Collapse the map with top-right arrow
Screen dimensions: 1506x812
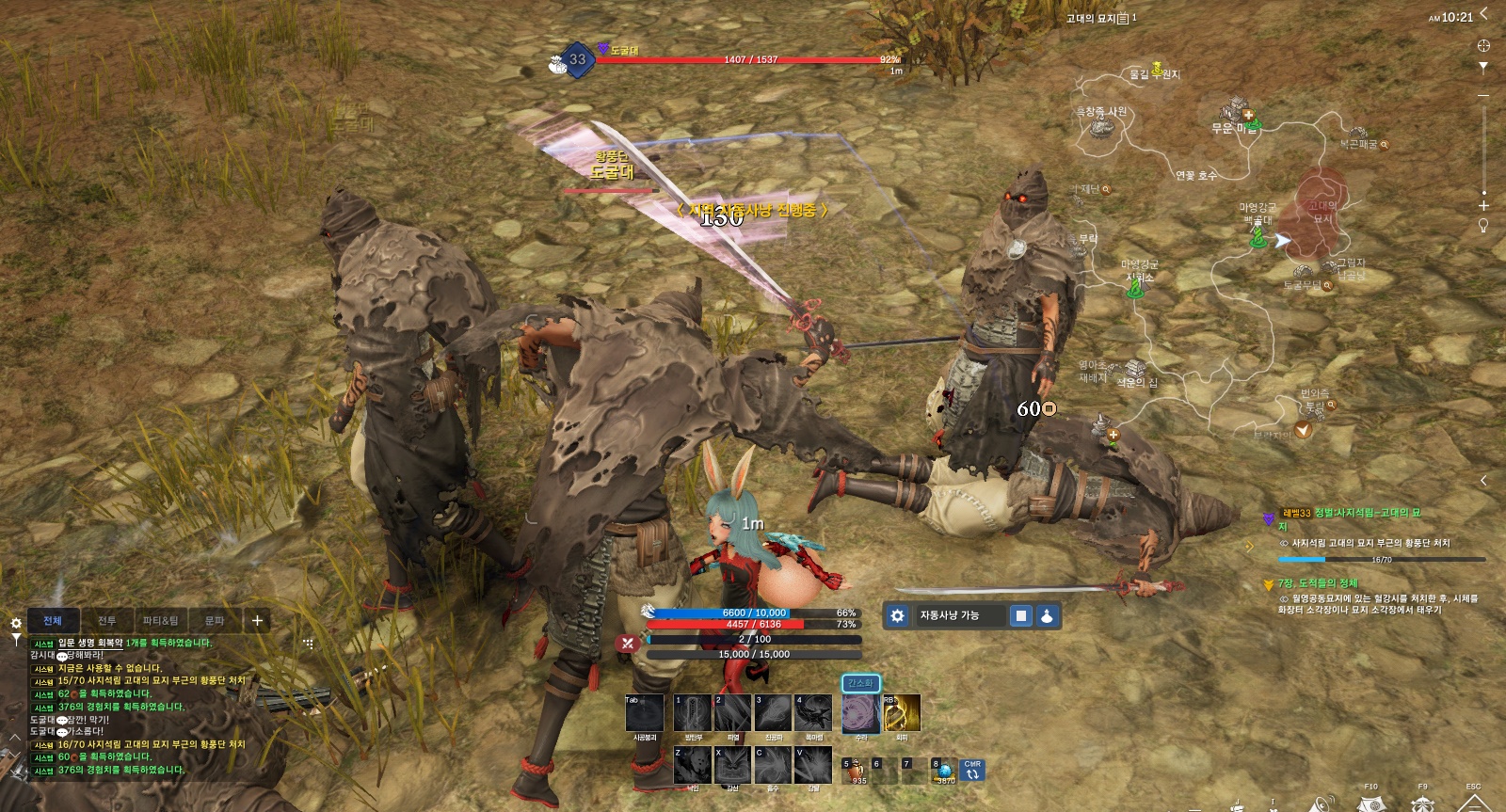click(x=1484, y=13)
